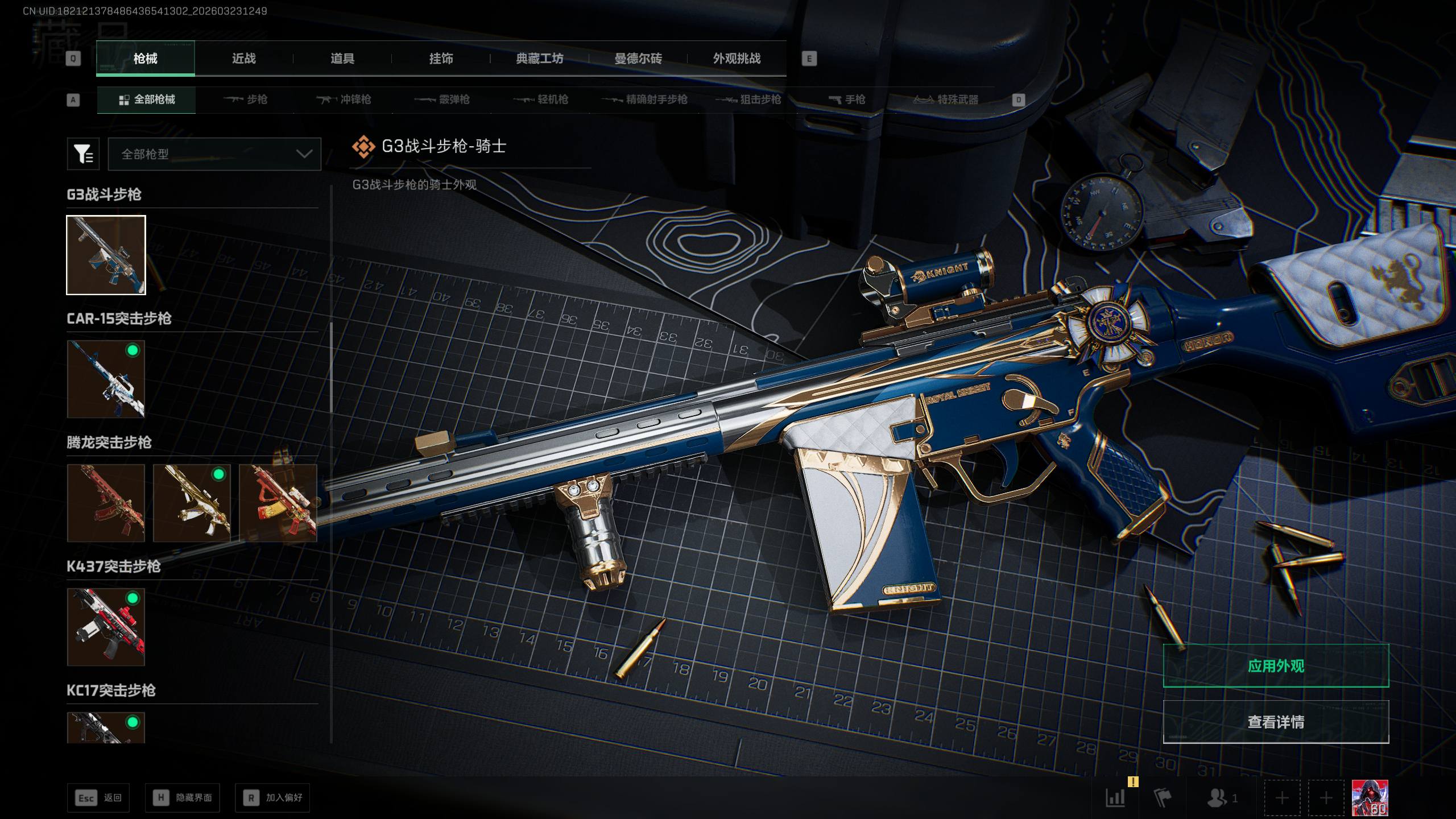Hide the interface with 隐藏界面
This screenshot has height=819, width=1456.
point(183,798)
